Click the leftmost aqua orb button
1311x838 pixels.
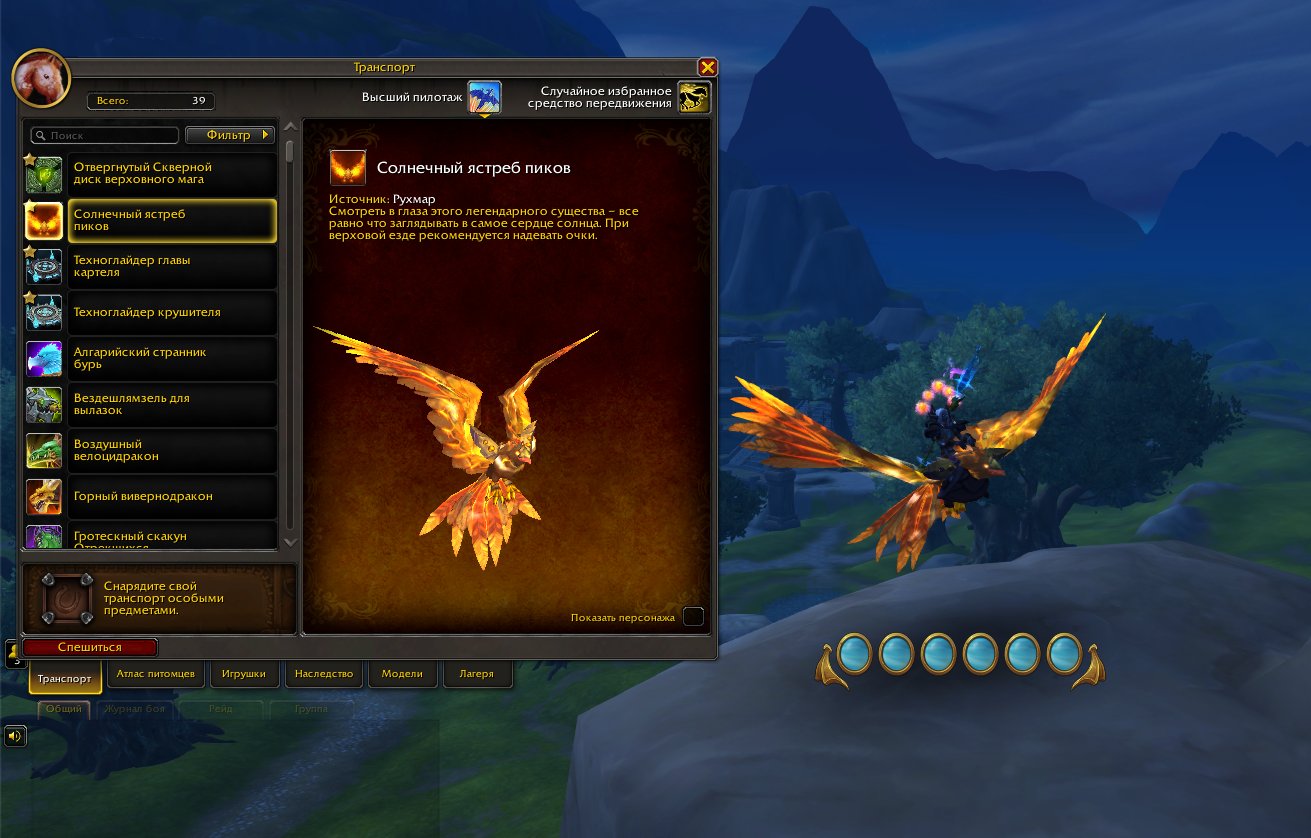[855, 656]
